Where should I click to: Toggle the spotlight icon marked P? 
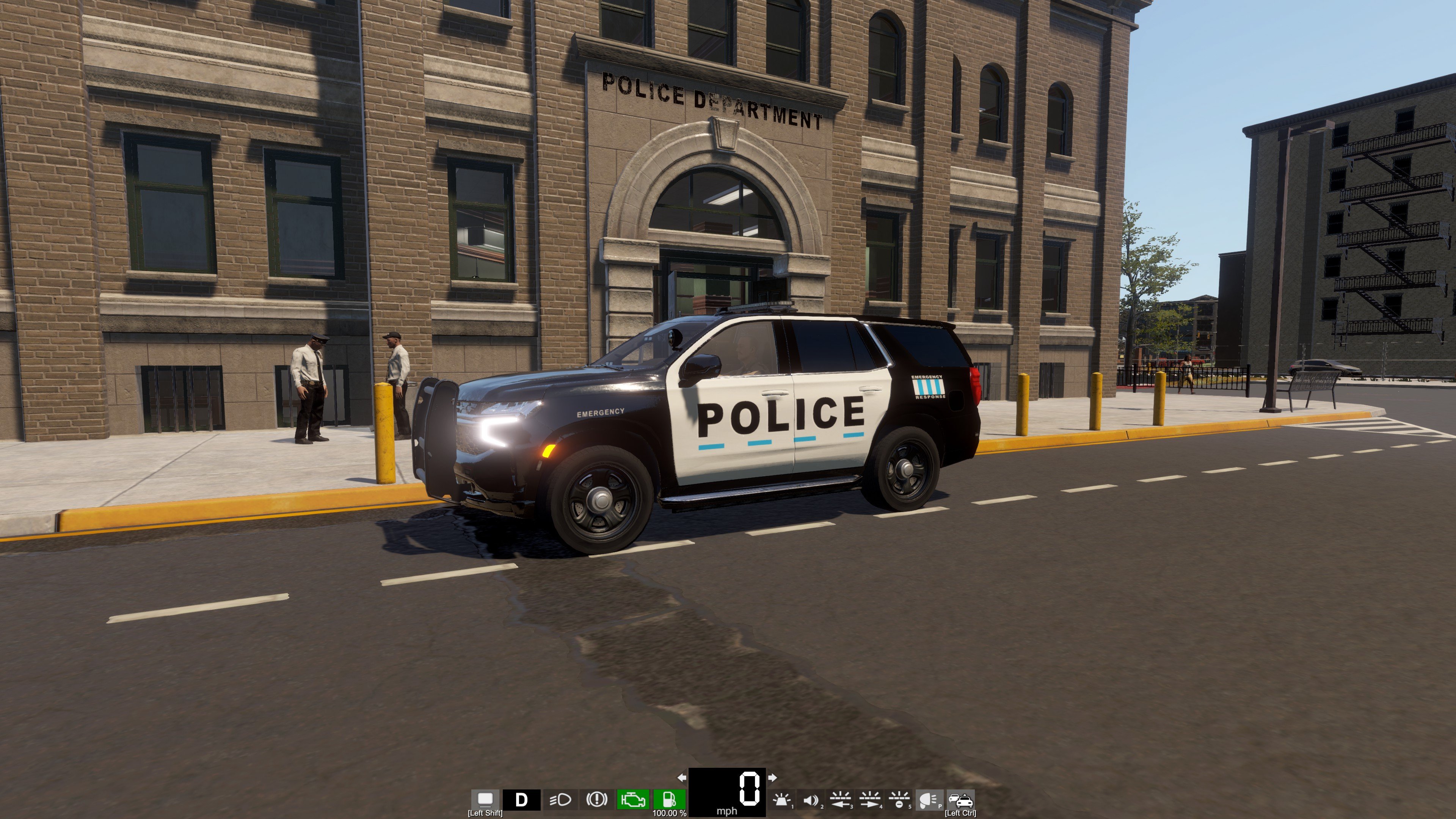929,800
